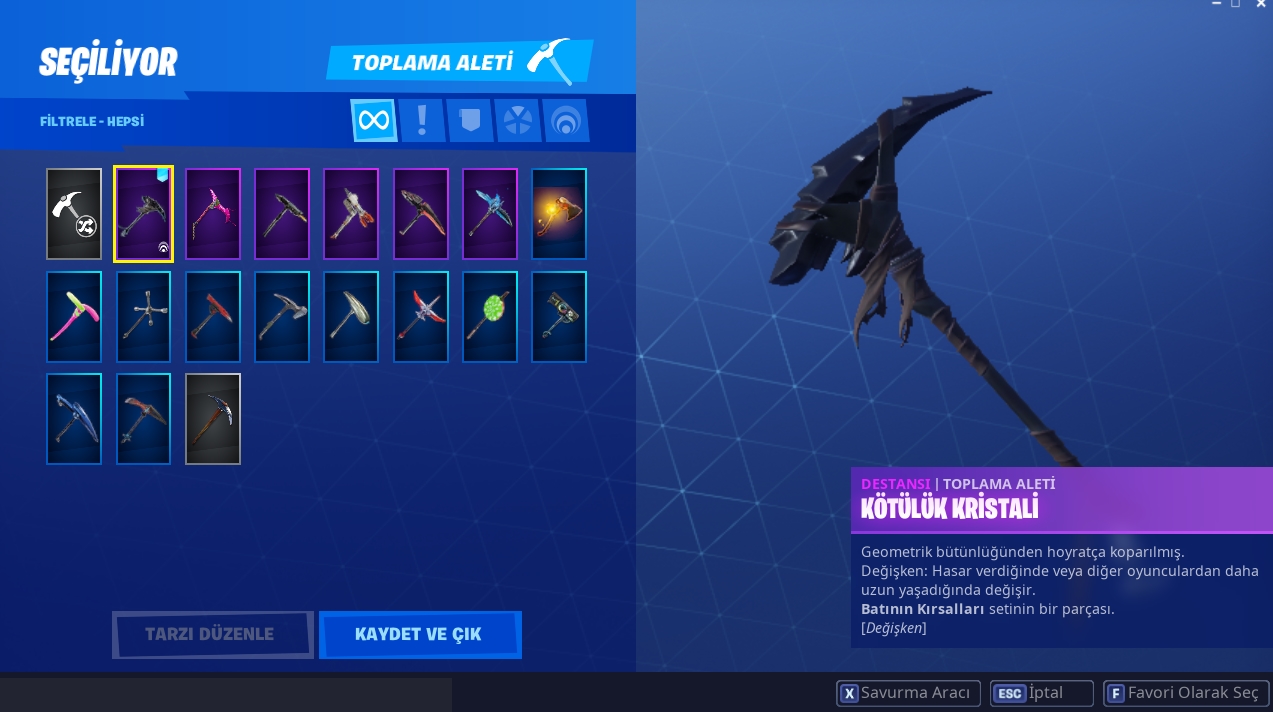Equip the silver claw hammer pickaxe
1273x712 pixels.
(x=282, y=317)
